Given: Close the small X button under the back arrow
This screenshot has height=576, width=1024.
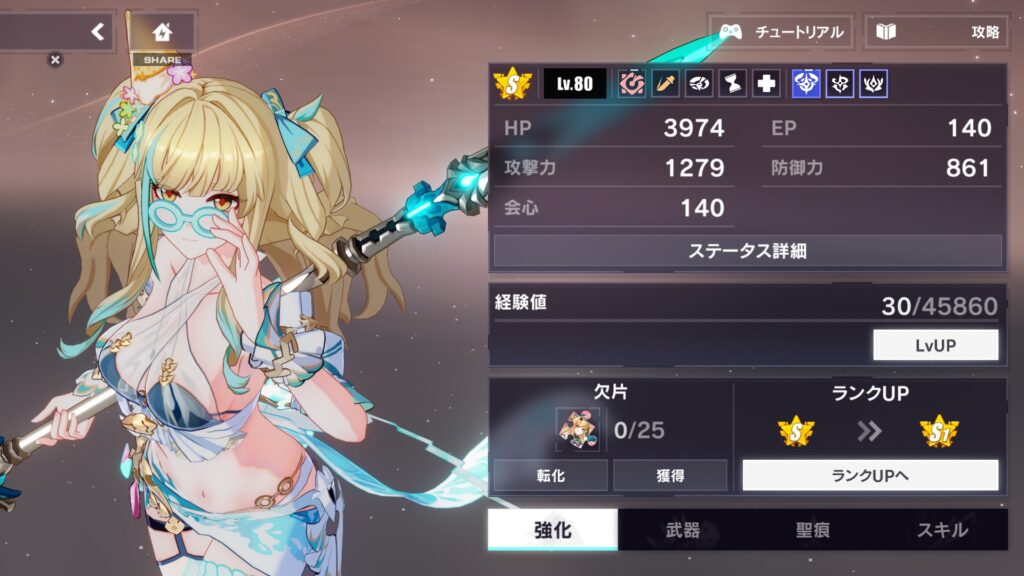Looking at the screenshot, I should [55, 60].
